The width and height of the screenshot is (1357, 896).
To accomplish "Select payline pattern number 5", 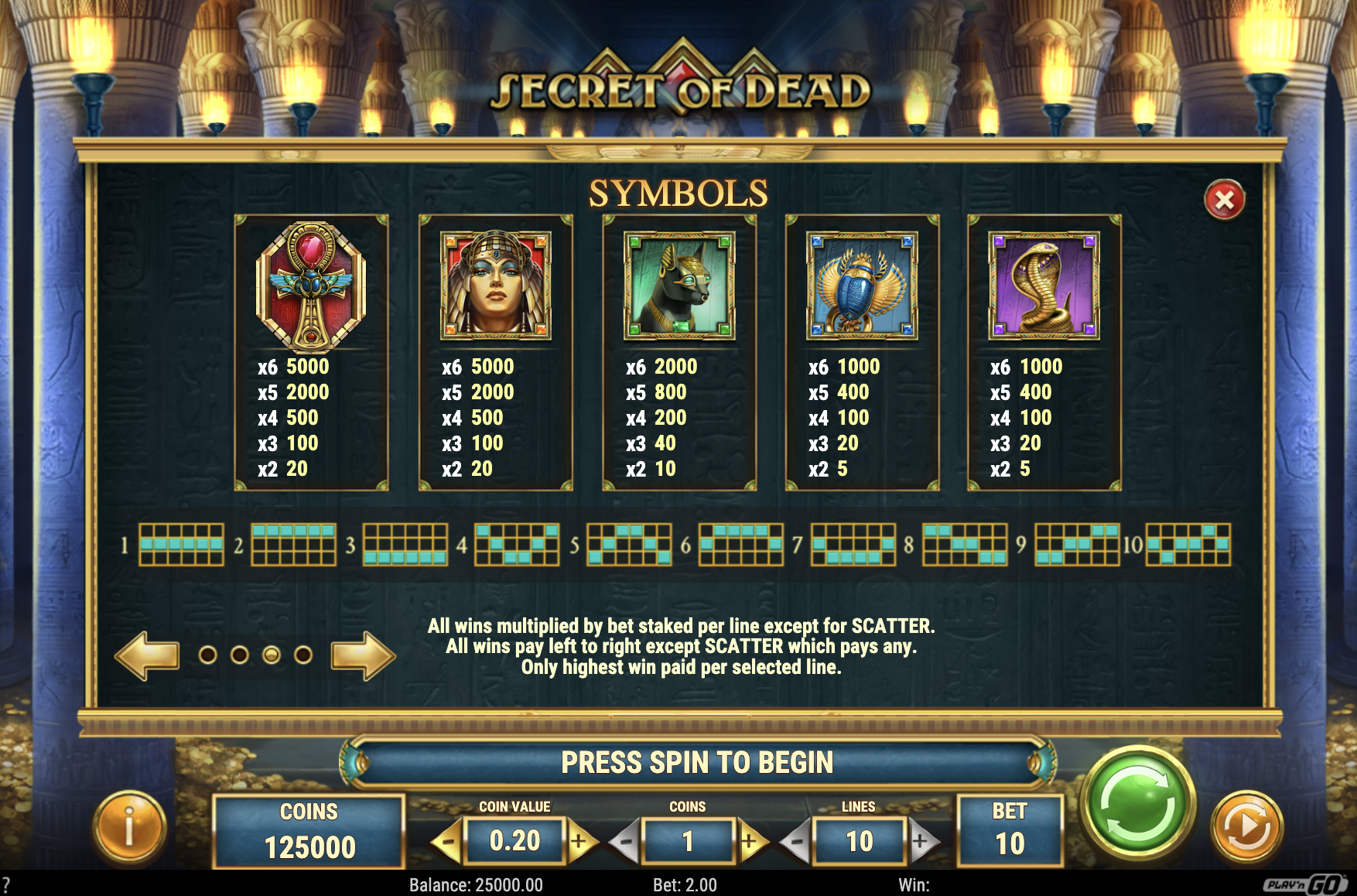I will coord(628,545).
